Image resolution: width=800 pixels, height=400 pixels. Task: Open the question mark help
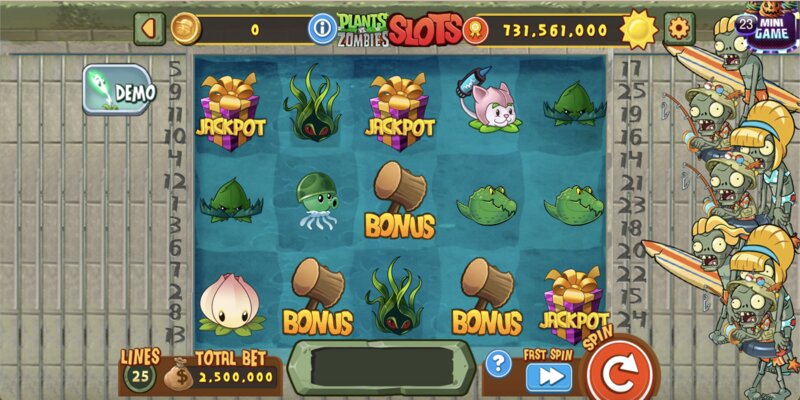(497, 364)
